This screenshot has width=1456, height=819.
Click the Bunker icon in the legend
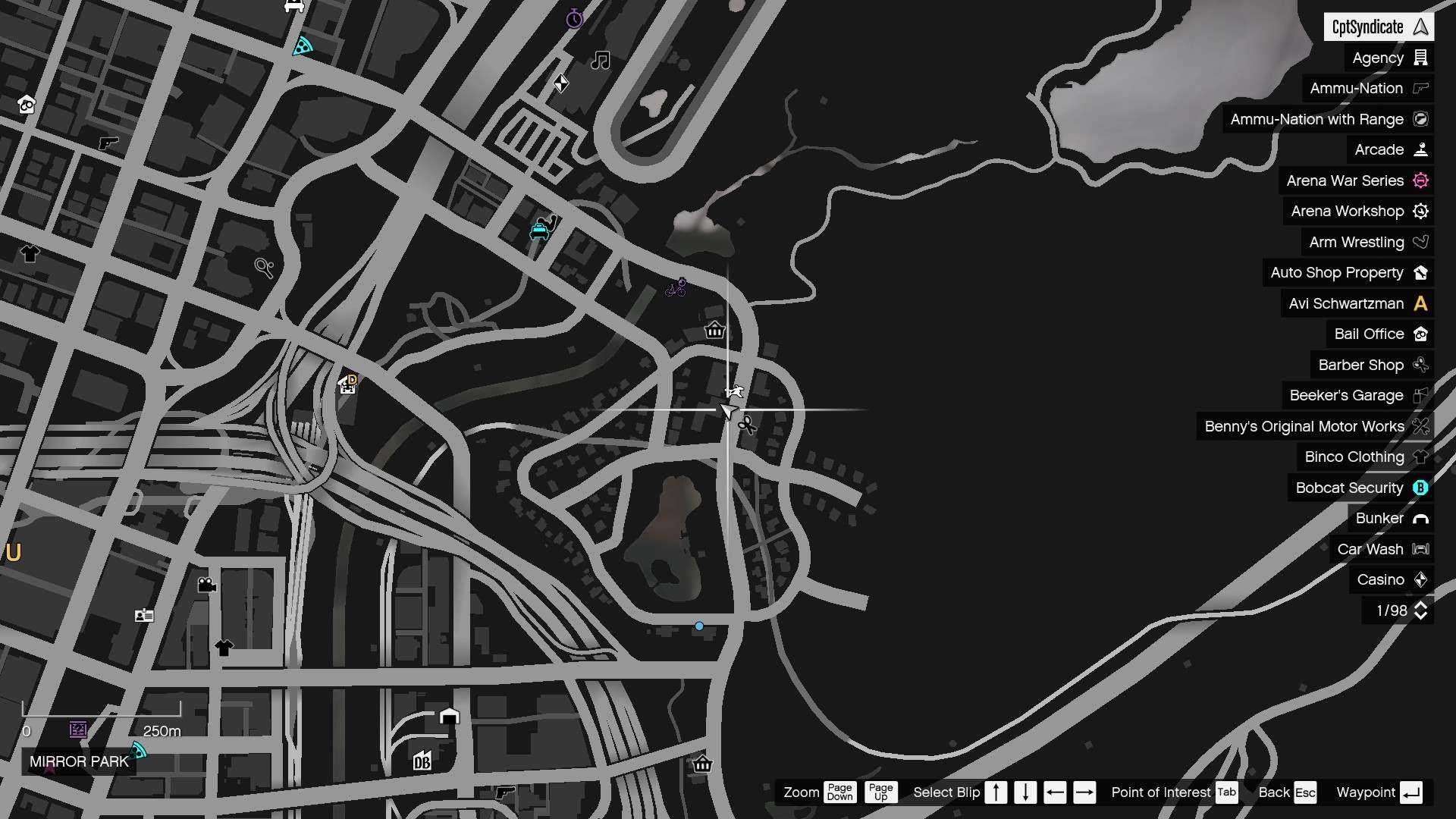(1422, 519)
